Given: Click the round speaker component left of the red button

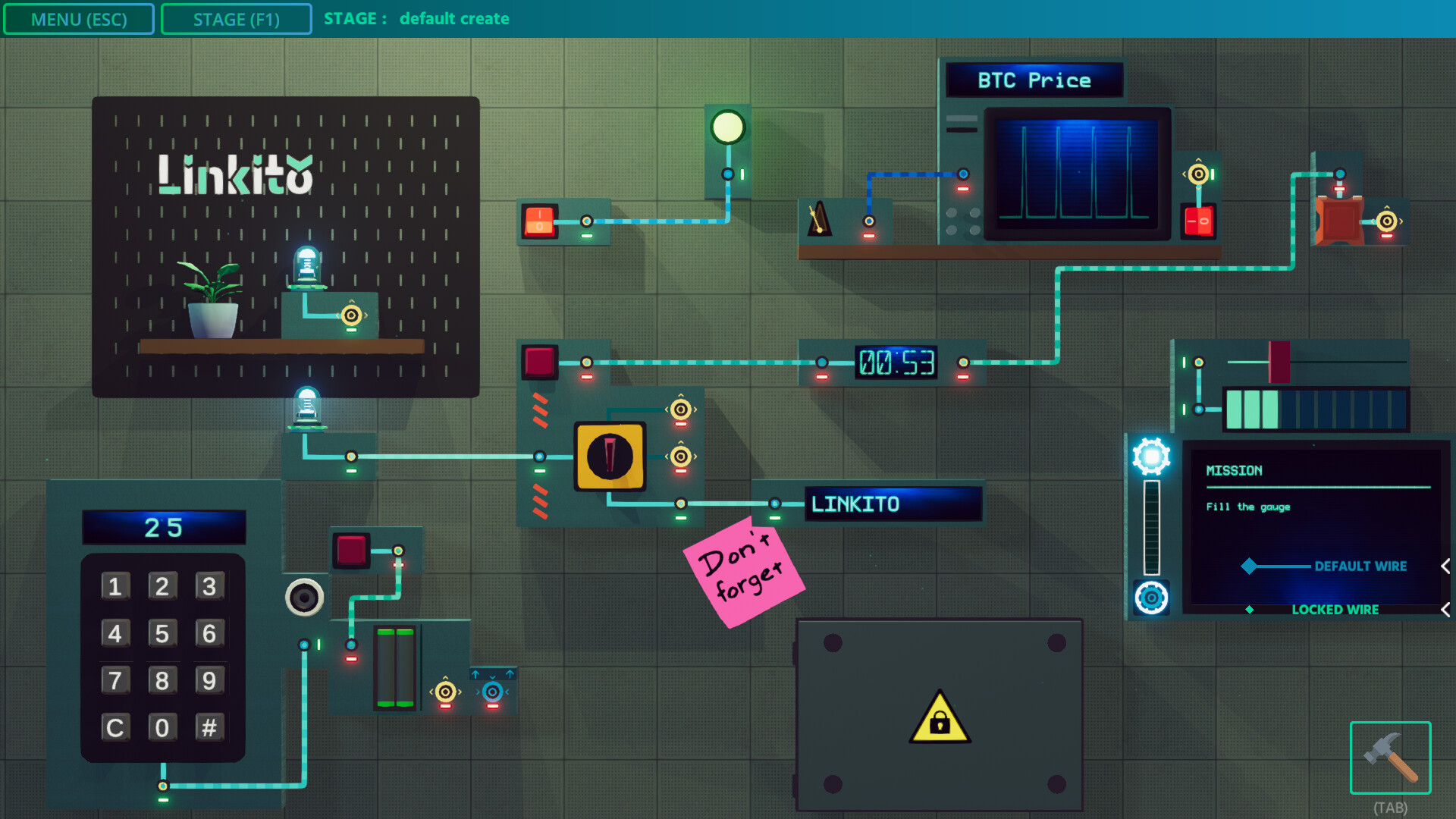Looking at the screenshot, I should (306, 598).
